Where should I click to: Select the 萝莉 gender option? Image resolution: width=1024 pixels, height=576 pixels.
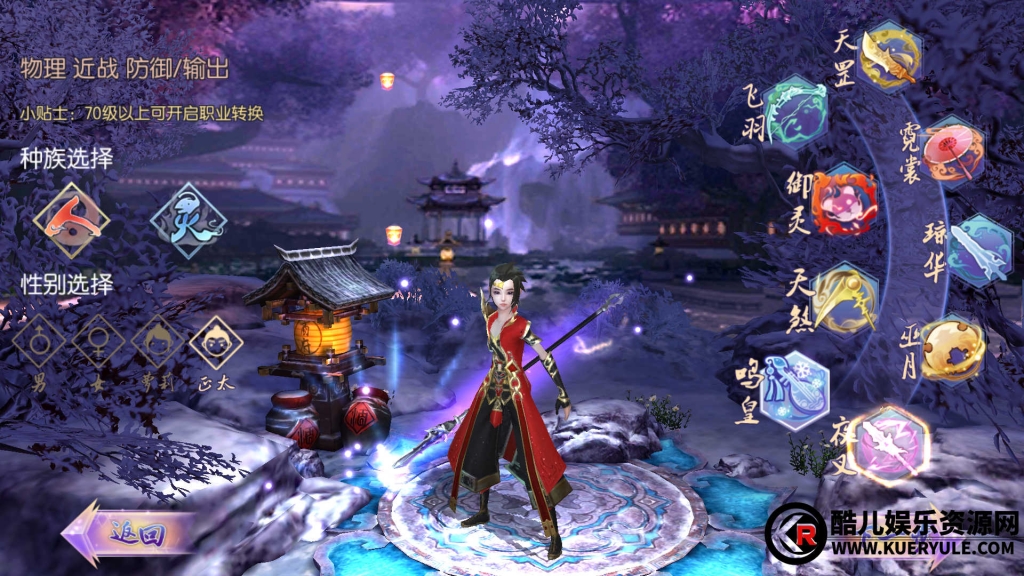click(157, 343)
